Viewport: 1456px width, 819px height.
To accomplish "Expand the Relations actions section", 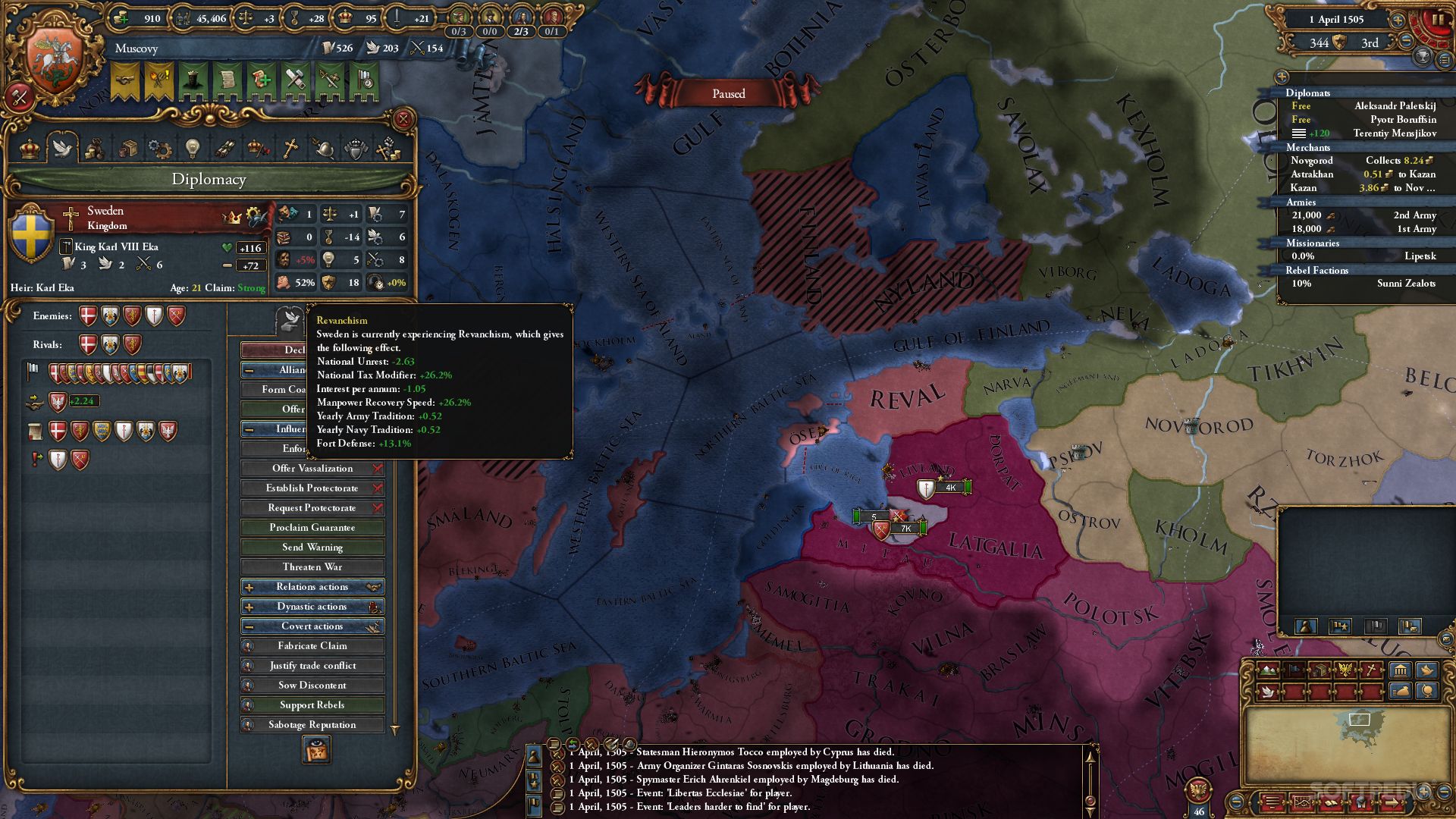I will click(x=312, y=587).
